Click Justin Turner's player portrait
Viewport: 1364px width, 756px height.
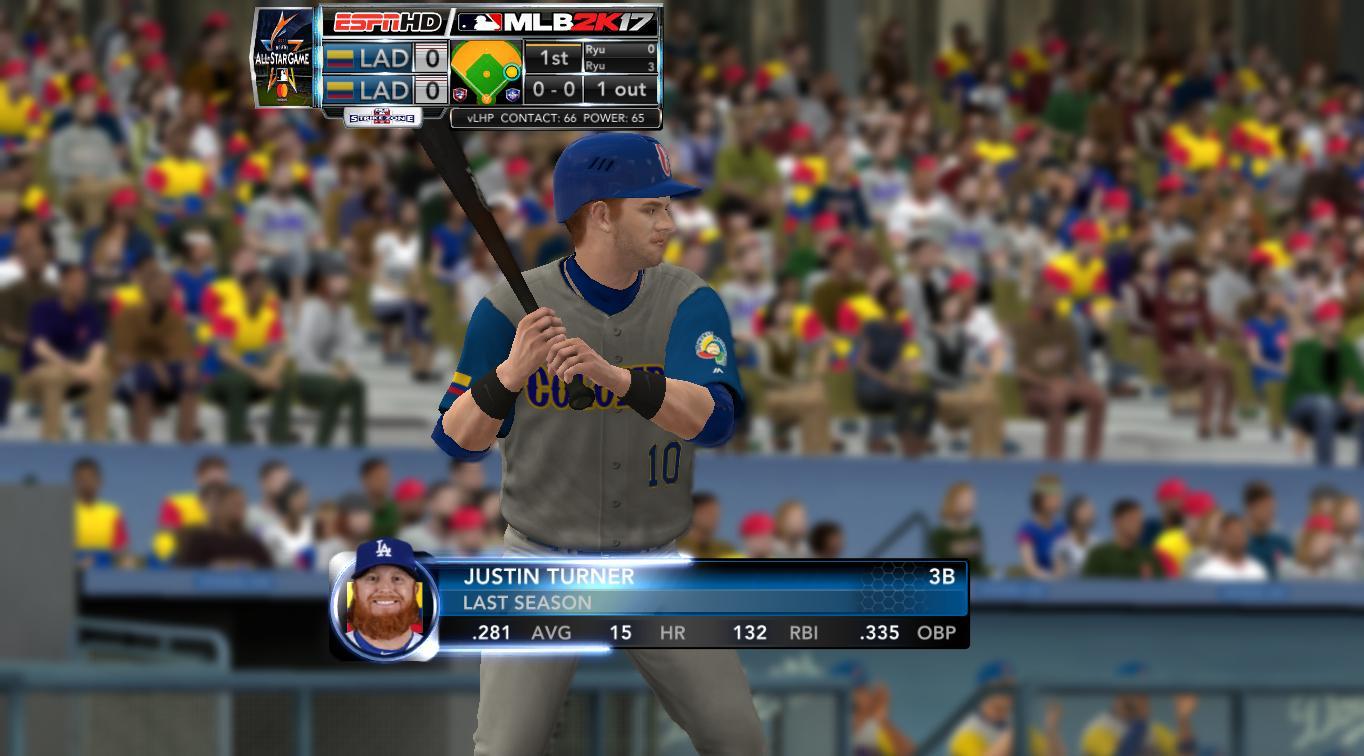384,602
